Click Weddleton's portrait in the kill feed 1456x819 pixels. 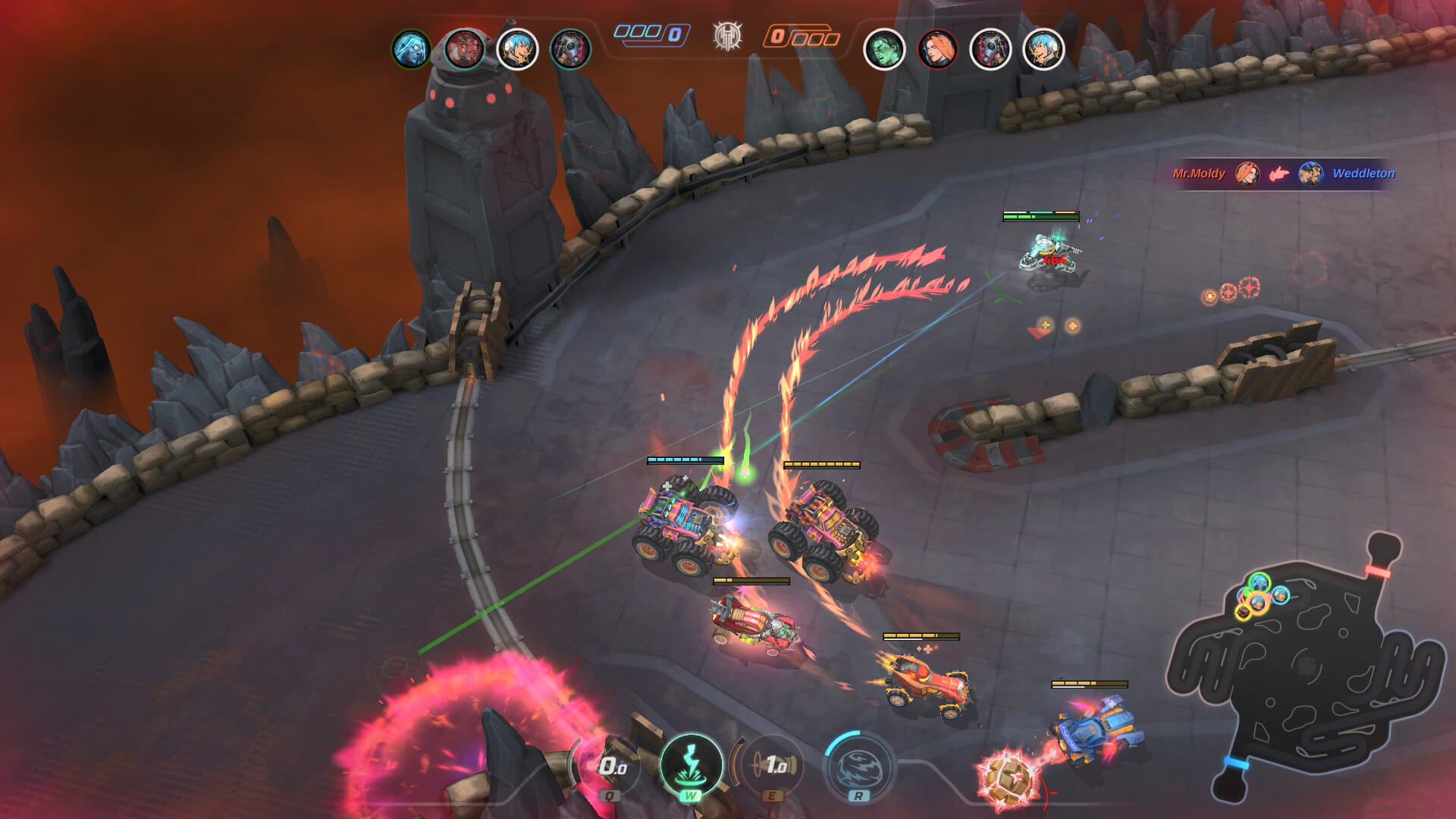(1310, 174)
